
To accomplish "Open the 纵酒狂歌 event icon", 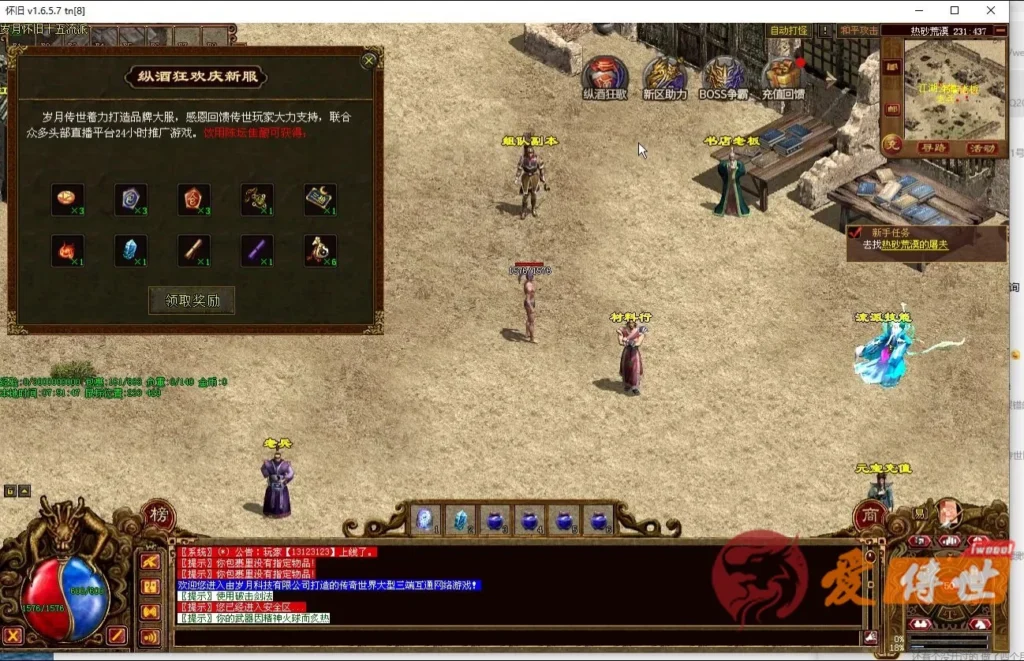I will [x=604, y=75].
